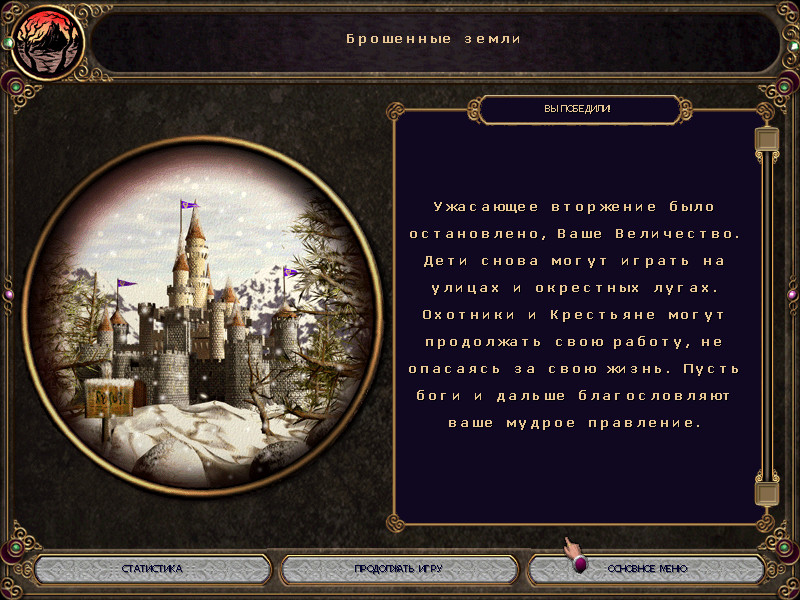800x600 pixels.
Task: Open the Статистика screen
Action: [152, 569]
